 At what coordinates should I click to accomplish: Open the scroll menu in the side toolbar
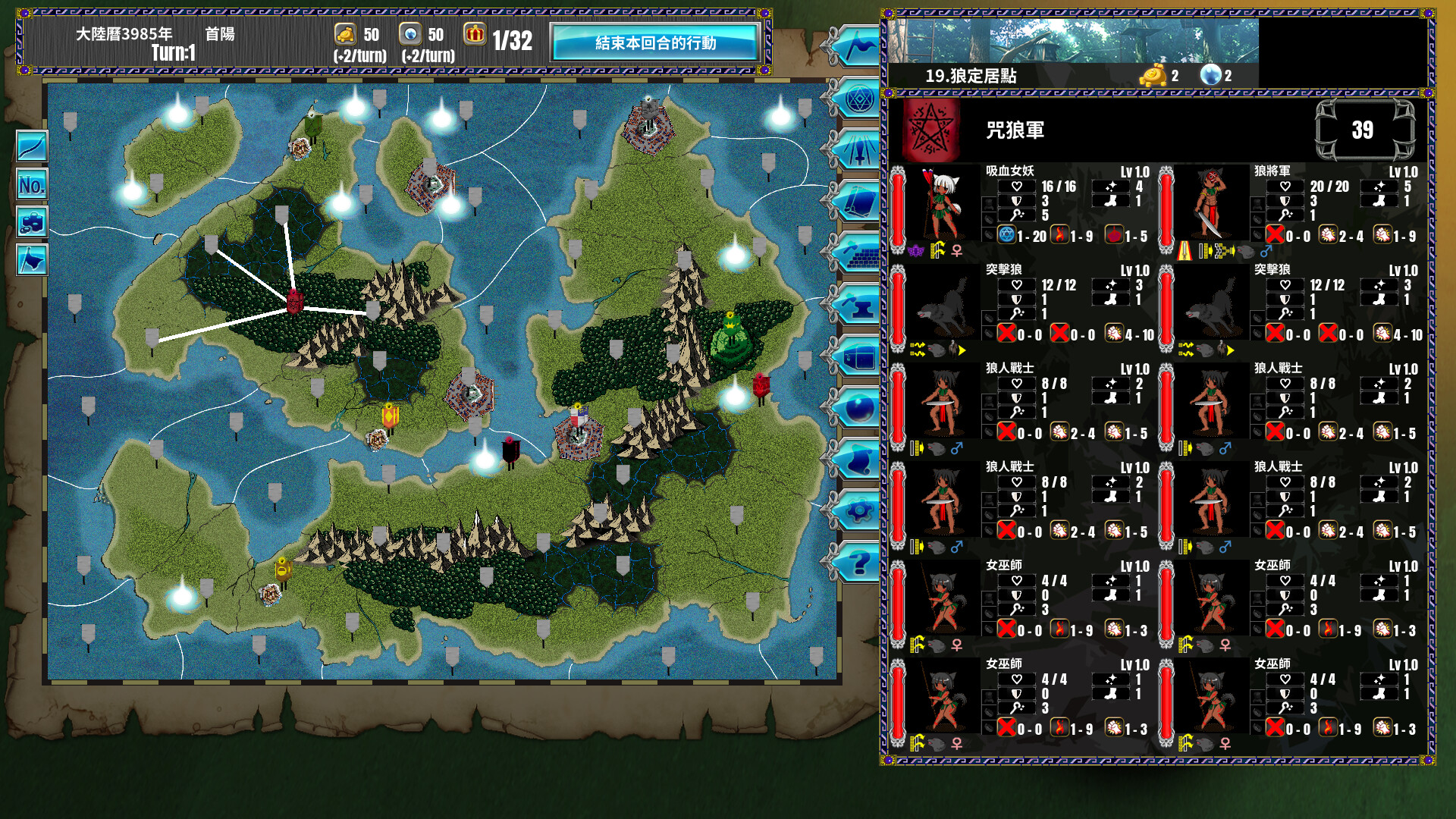pos(858,460)
